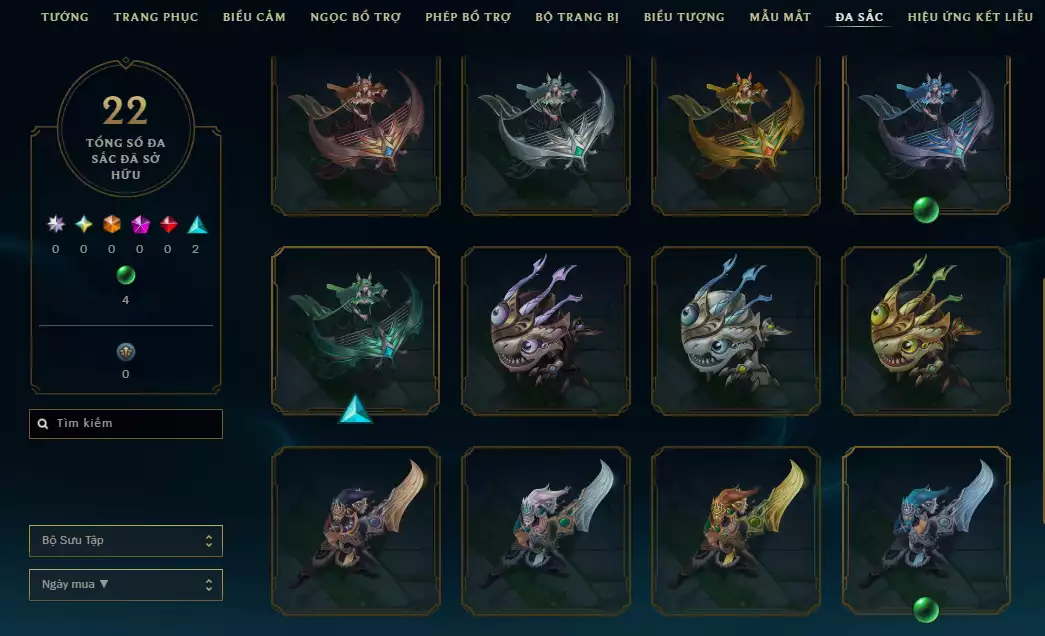Choose the silver-haired swordsman chroma
1045x636 pixels.
click(x=545, y=530)
